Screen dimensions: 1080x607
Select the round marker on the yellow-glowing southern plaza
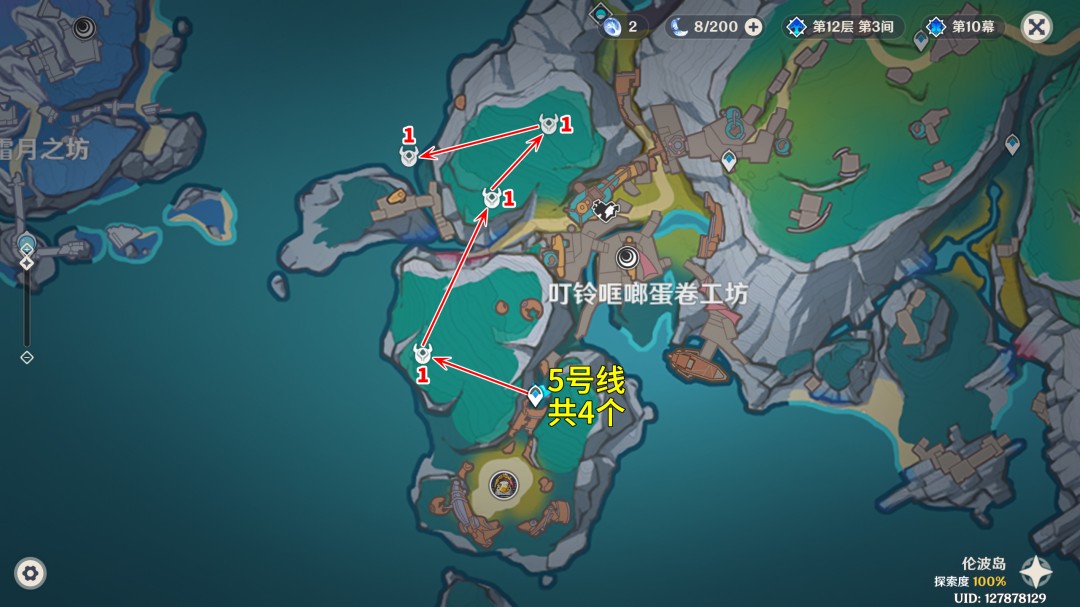[503, 484]
